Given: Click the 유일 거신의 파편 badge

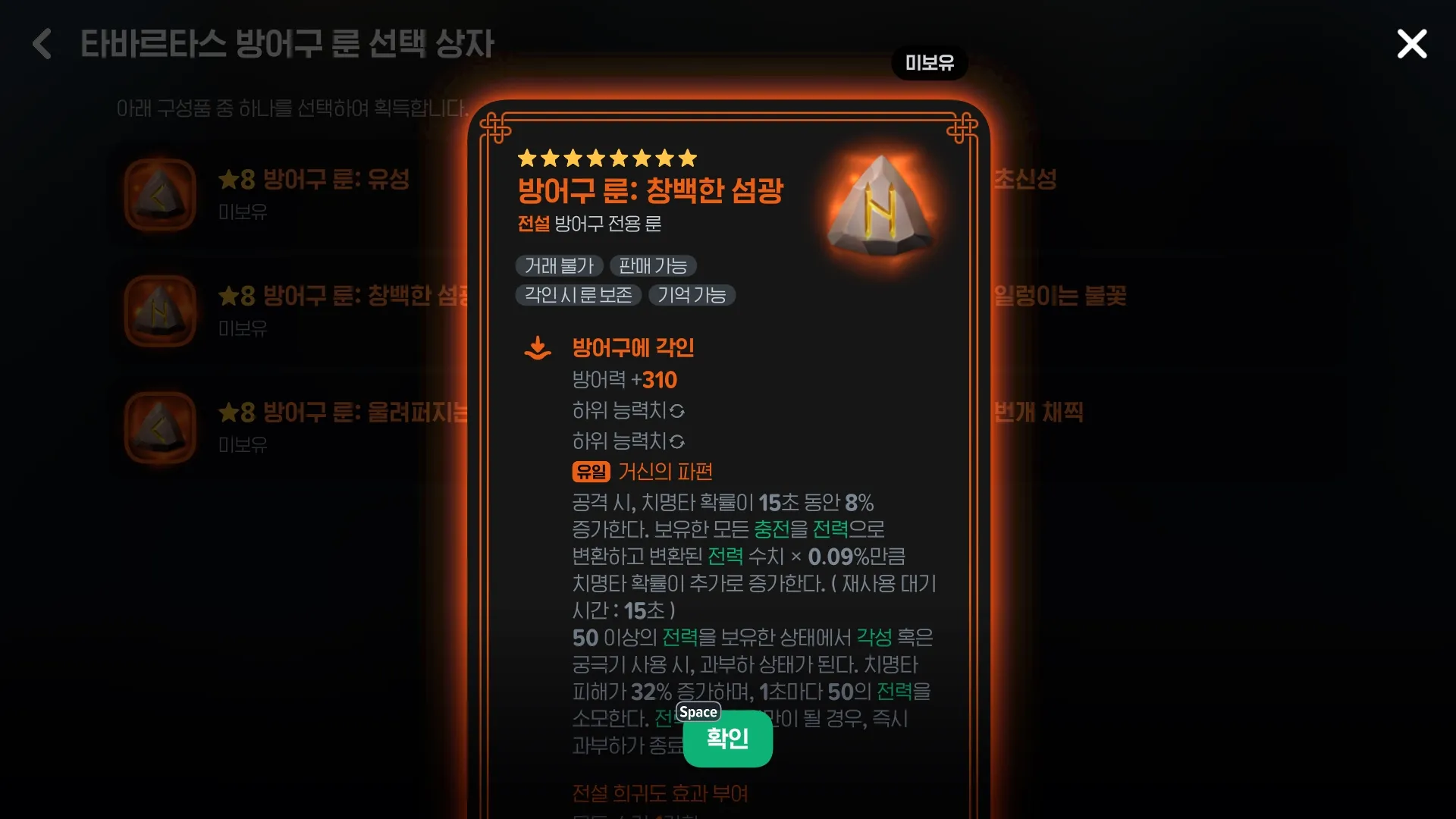Looking at the screenshot, I should pyautogui.click(x=591, y=472).
